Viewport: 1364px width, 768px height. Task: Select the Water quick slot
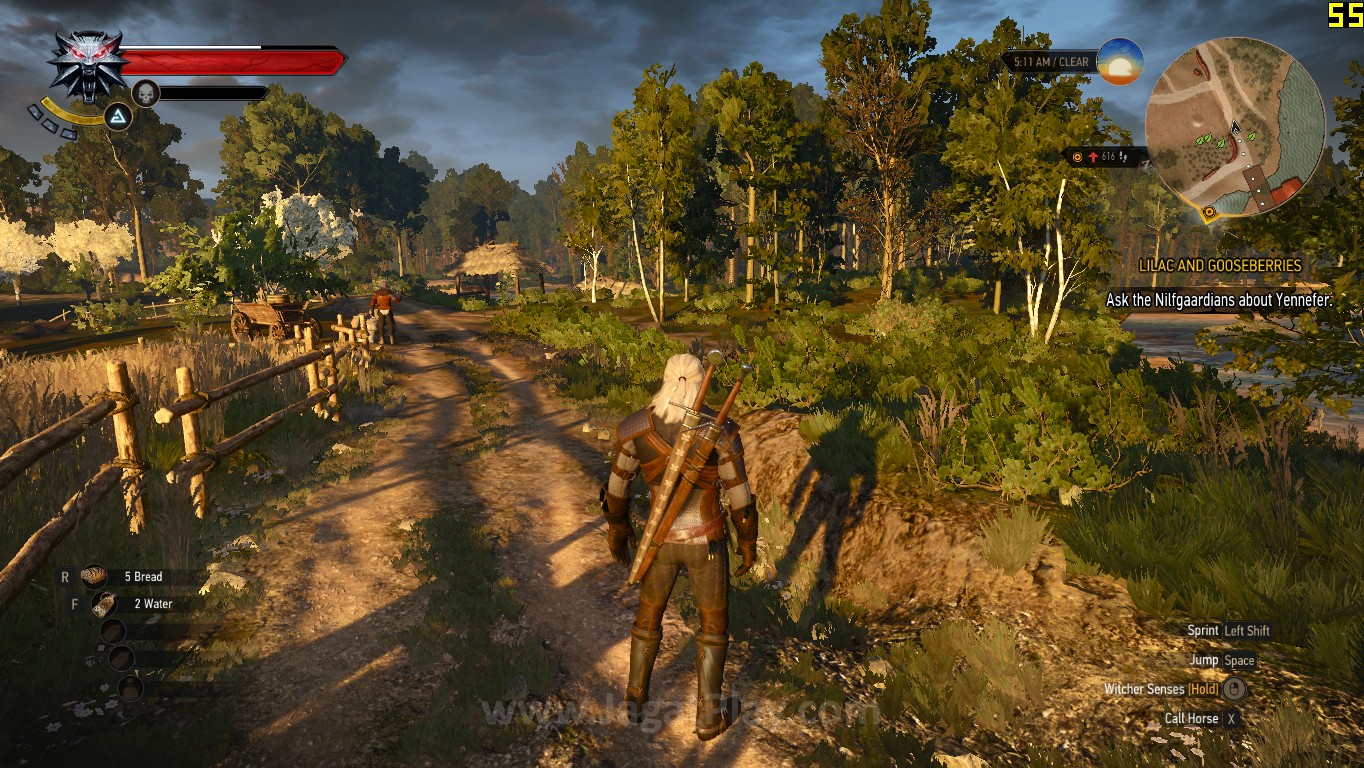tap(103, 604)
